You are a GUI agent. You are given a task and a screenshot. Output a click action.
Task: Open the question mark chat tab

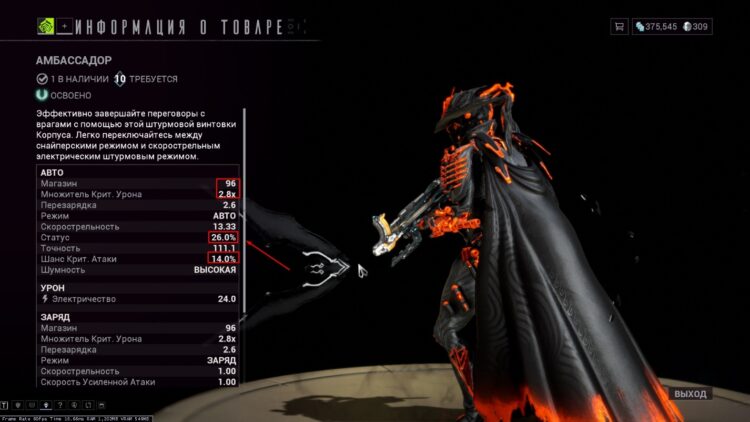(60, 406)
